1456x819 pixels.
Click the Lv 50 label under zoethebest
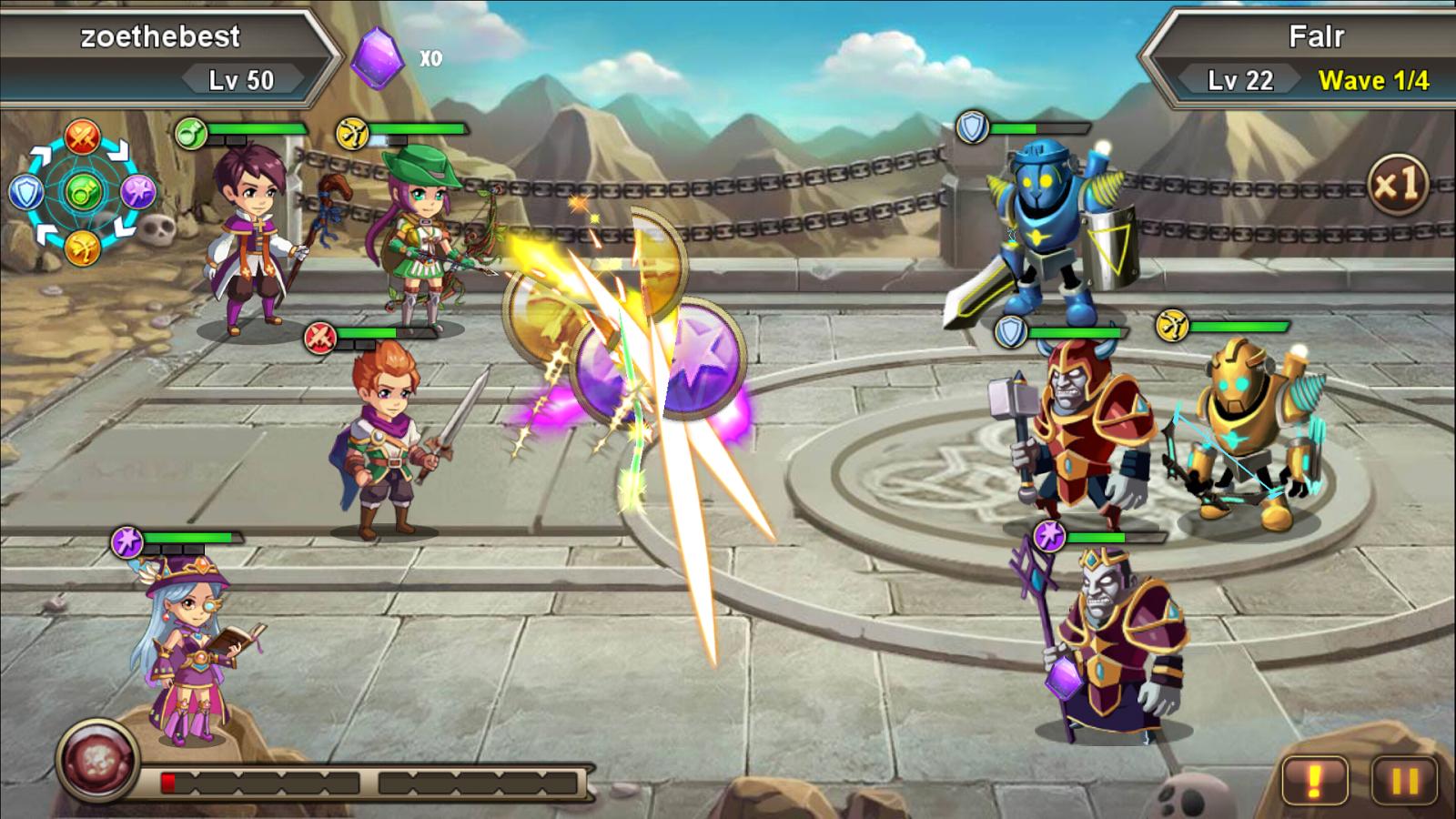(241, 79)
